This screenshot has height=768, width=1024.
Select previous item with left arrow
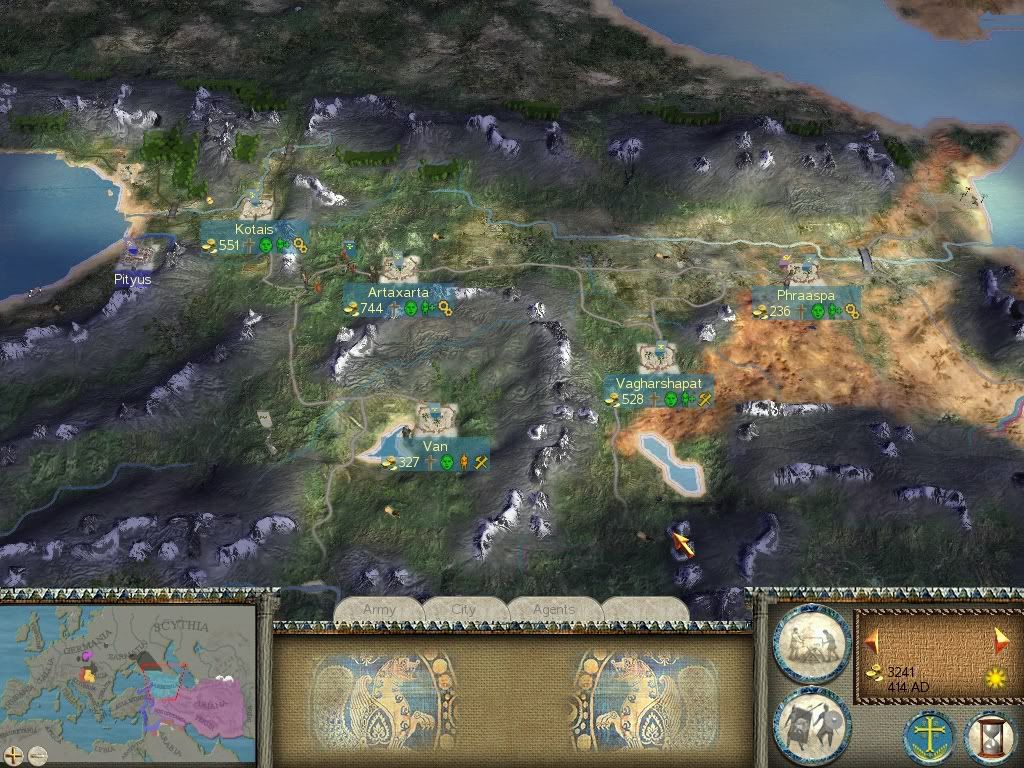[x=873, y=639]
